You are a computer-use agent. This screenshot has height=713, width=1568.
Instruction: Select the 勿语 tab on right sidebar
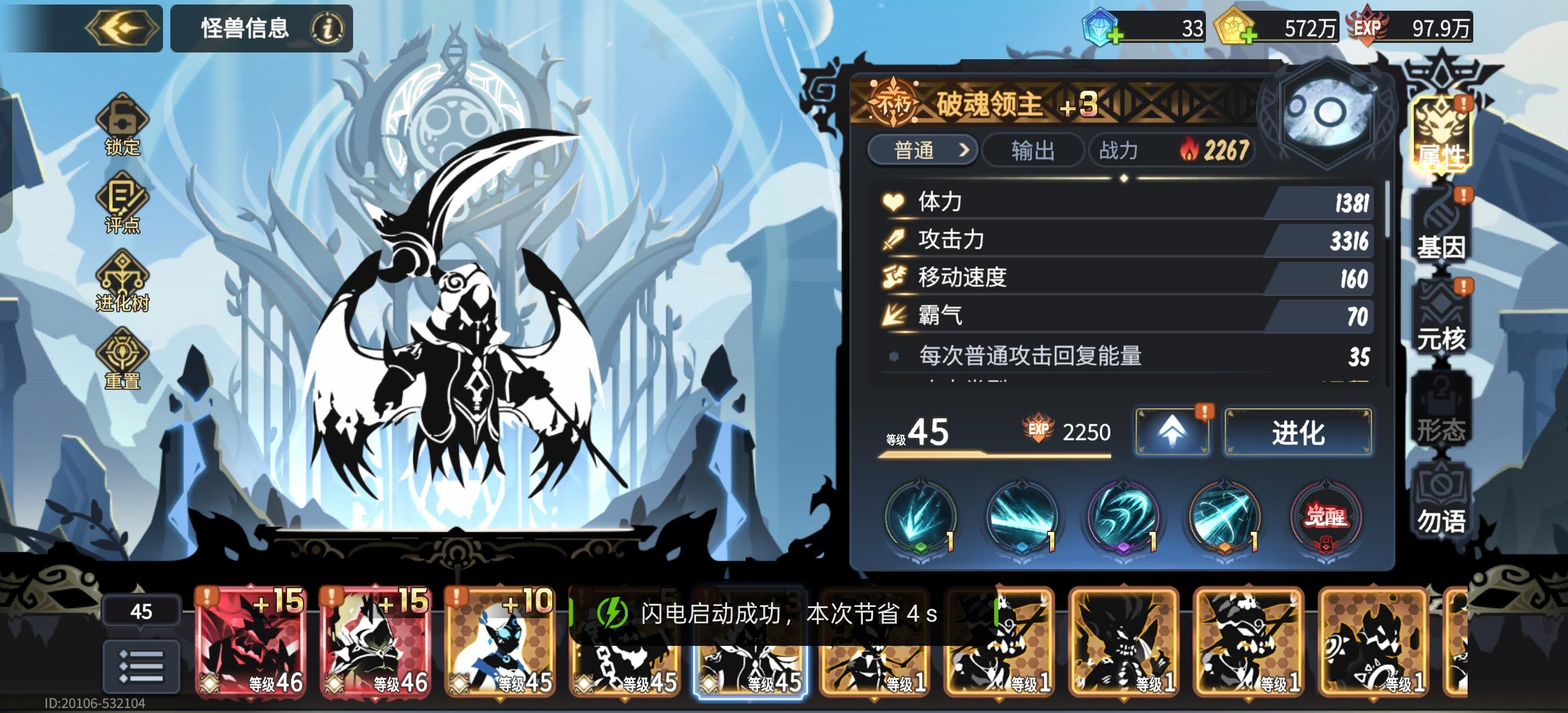click(1443, 499)
